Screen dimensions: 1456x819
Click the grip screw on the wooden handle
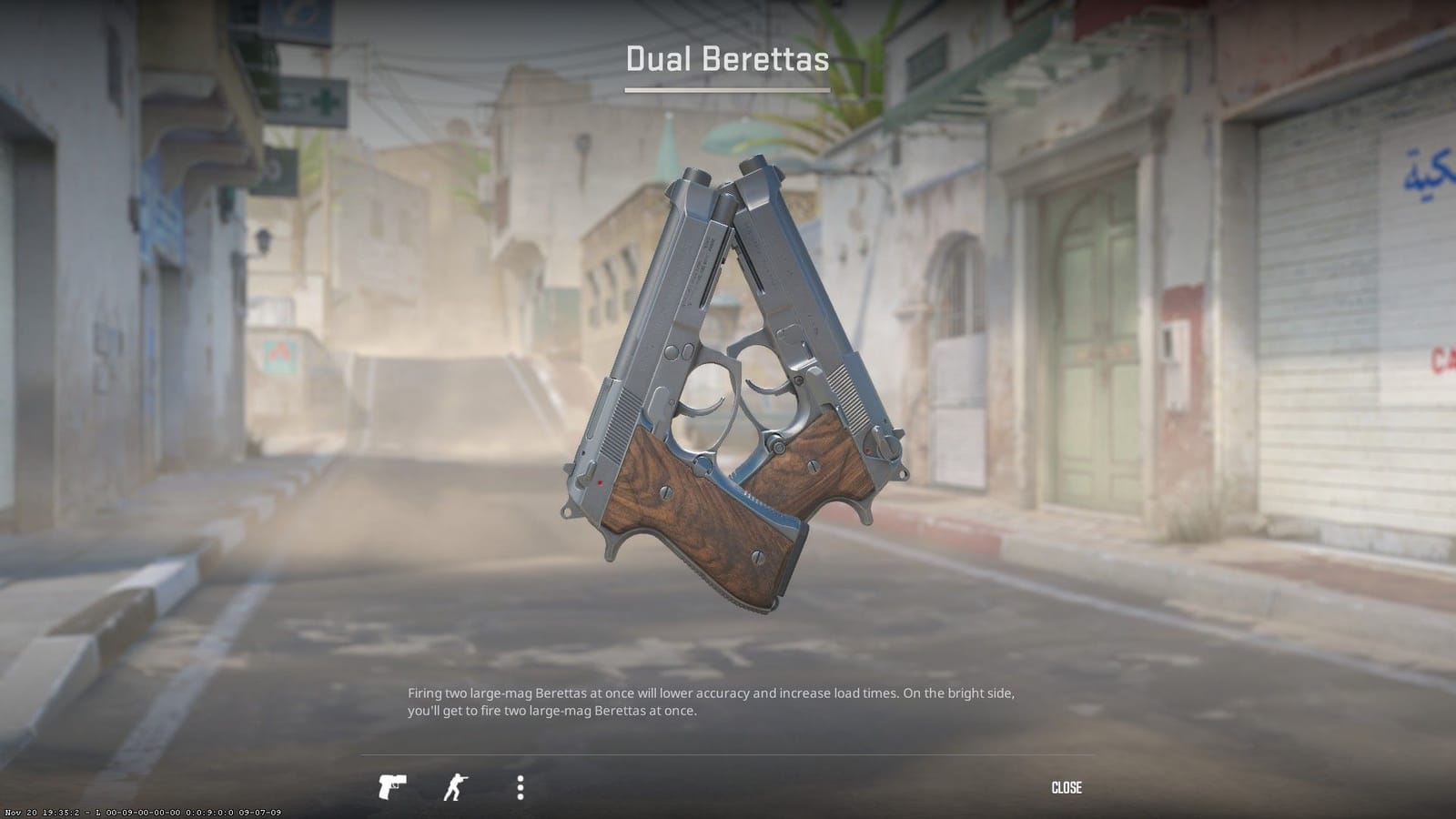point(665,490)
